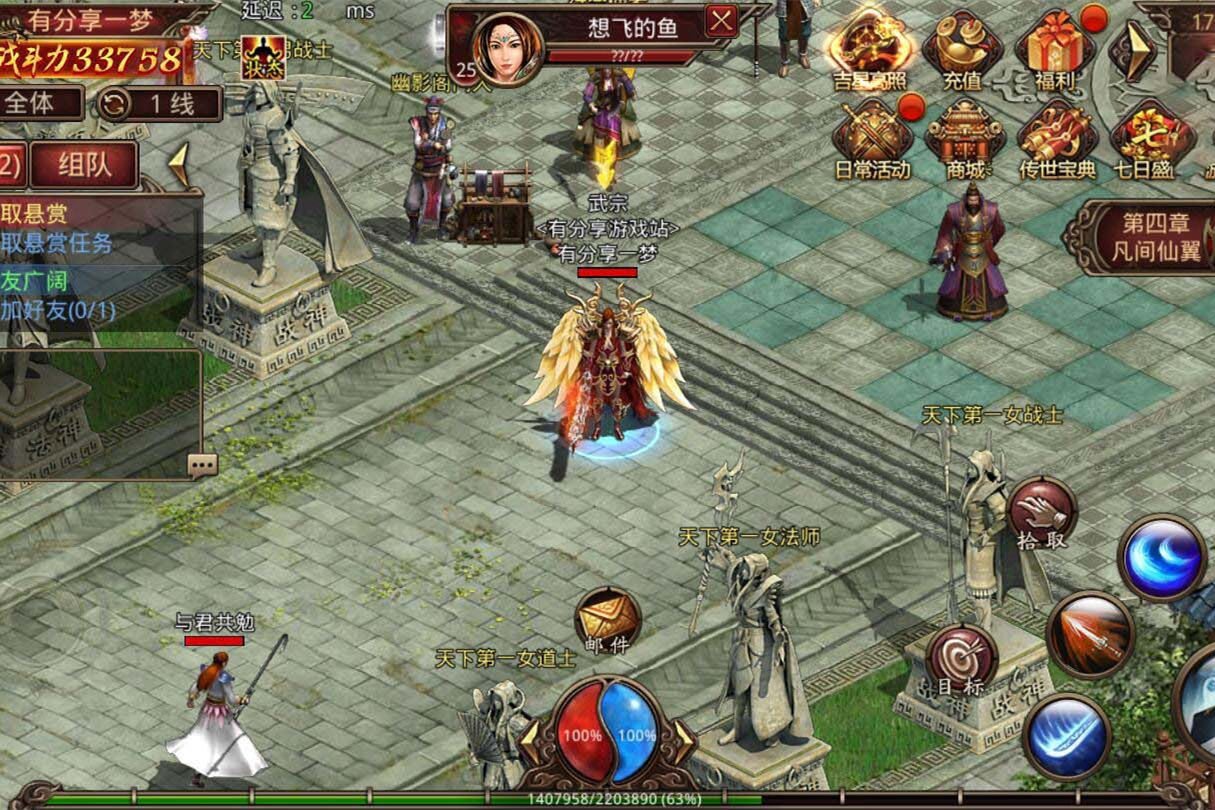
Task: Tap the 拾取 pickup button
Action: [x=1042, y=513]
